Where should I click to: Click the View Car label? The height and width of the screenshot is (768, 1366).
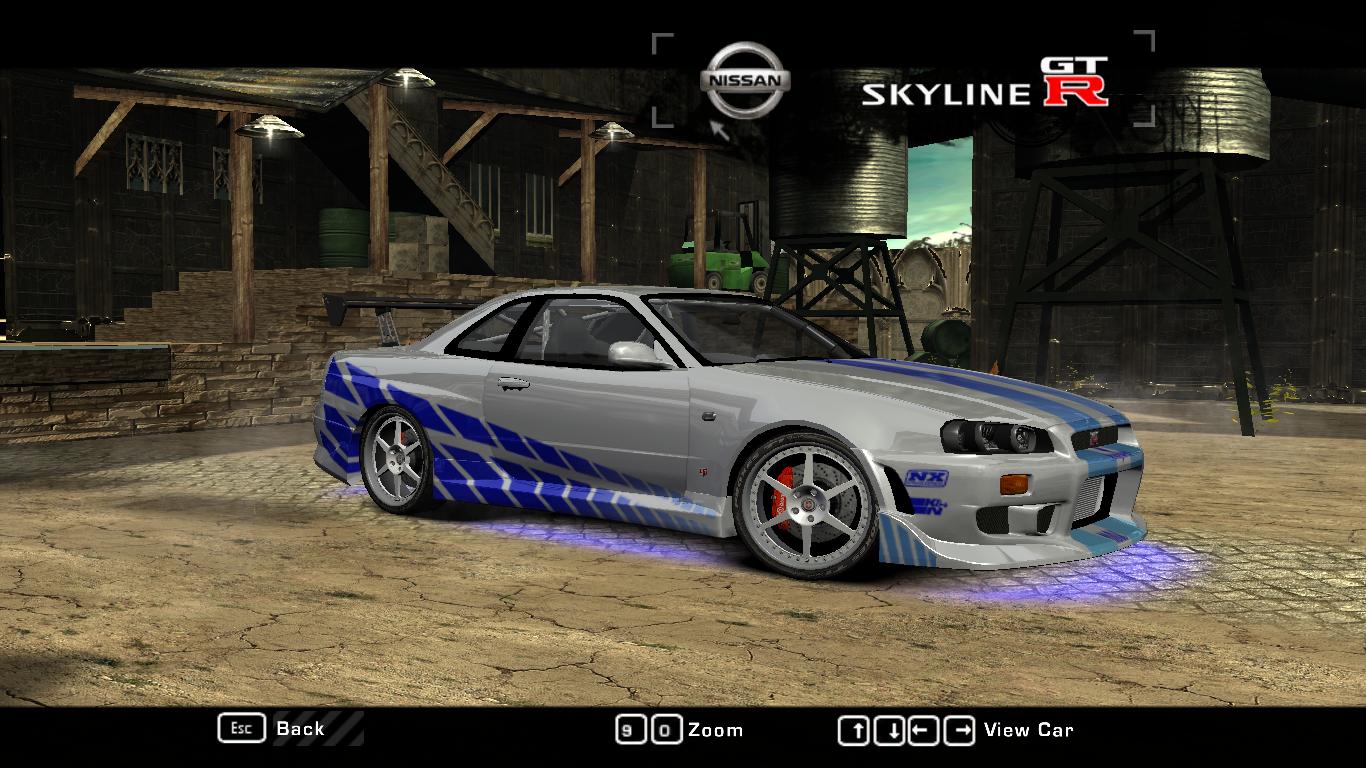1028,729
